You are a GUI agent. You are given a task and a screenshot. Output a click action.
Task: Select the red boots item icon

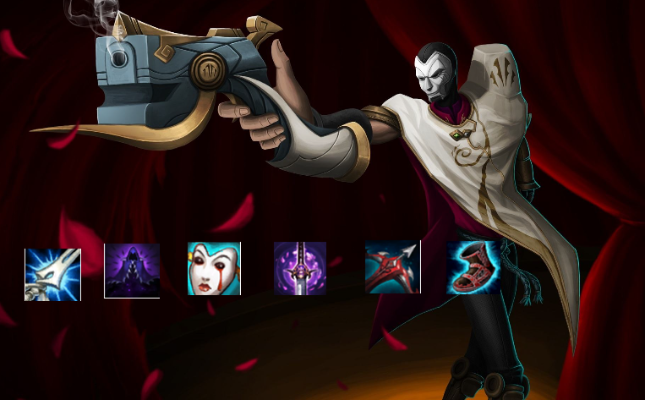474,267
